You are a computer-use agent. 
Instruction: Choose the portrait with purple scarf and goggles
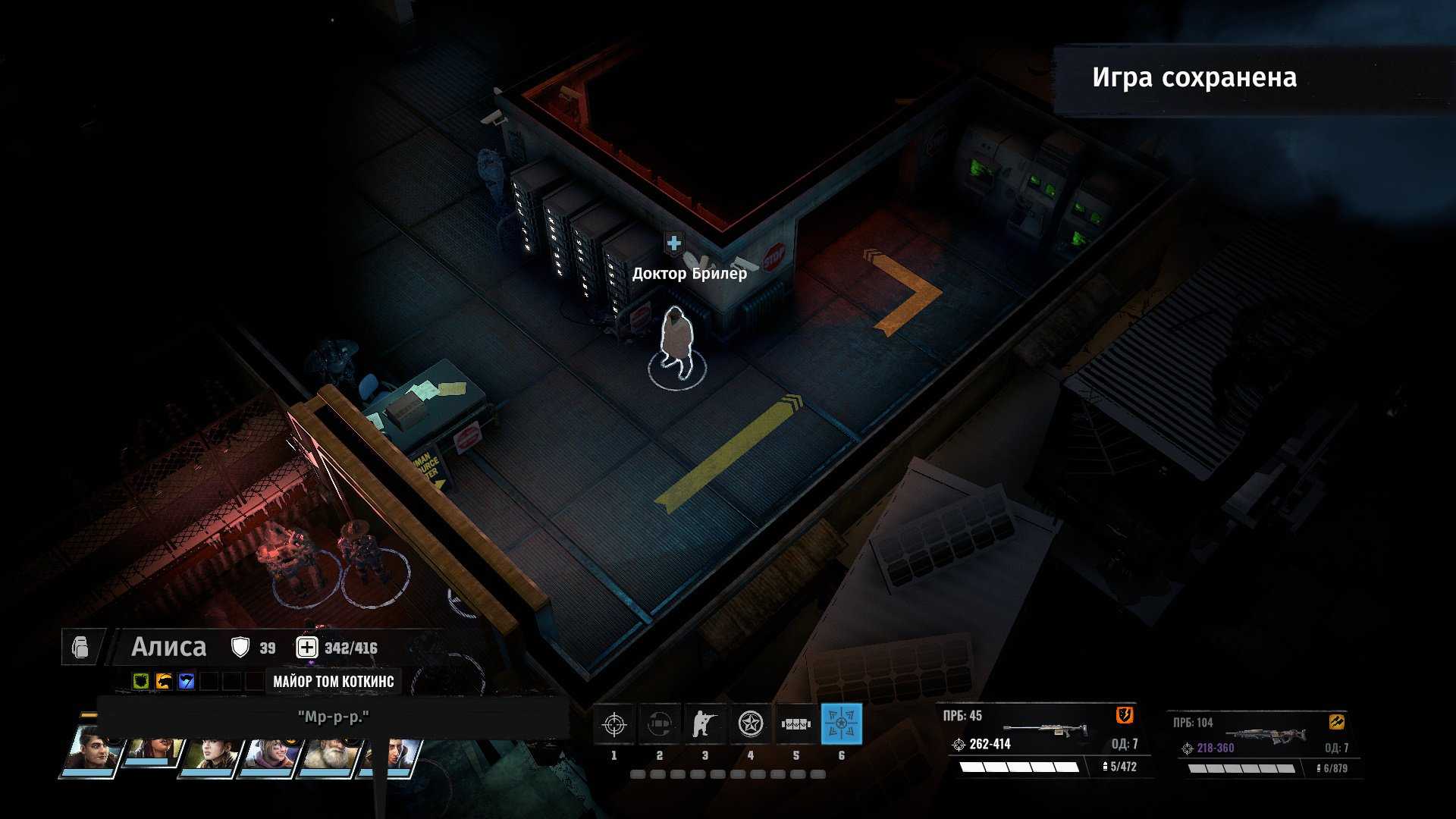click(270, 752)
